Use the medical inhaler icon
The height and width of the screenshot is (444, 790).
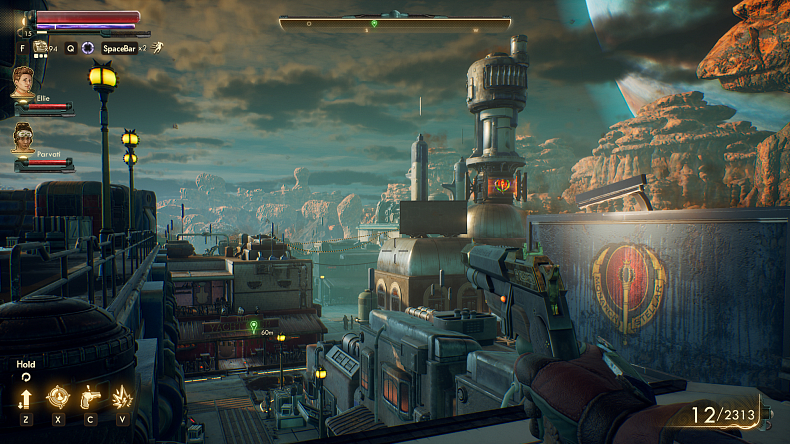[41, 47]
